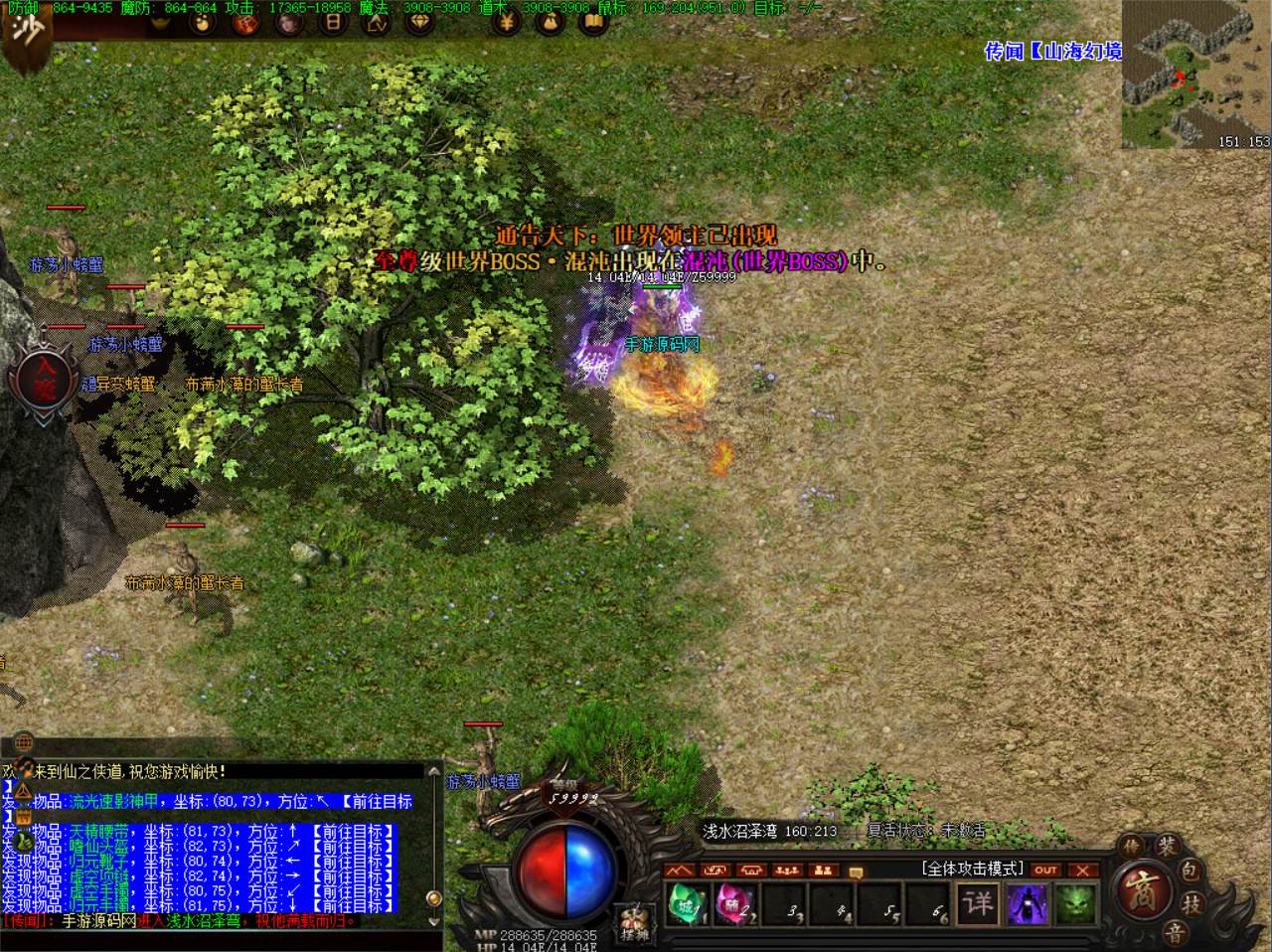Use the green 城 gem in slot 1
The height and width of the screenshot is (952, 1272).
pos(686,905)
